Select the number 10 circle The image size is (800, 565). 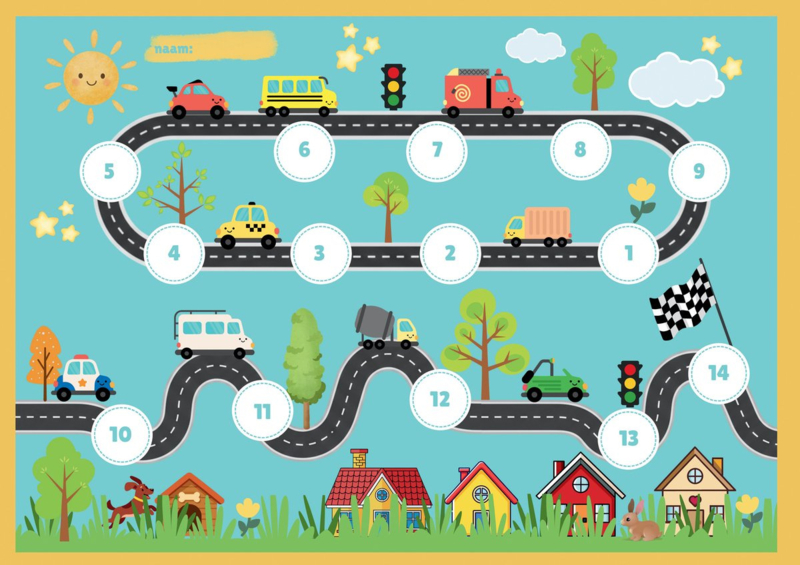coord(121,435)
